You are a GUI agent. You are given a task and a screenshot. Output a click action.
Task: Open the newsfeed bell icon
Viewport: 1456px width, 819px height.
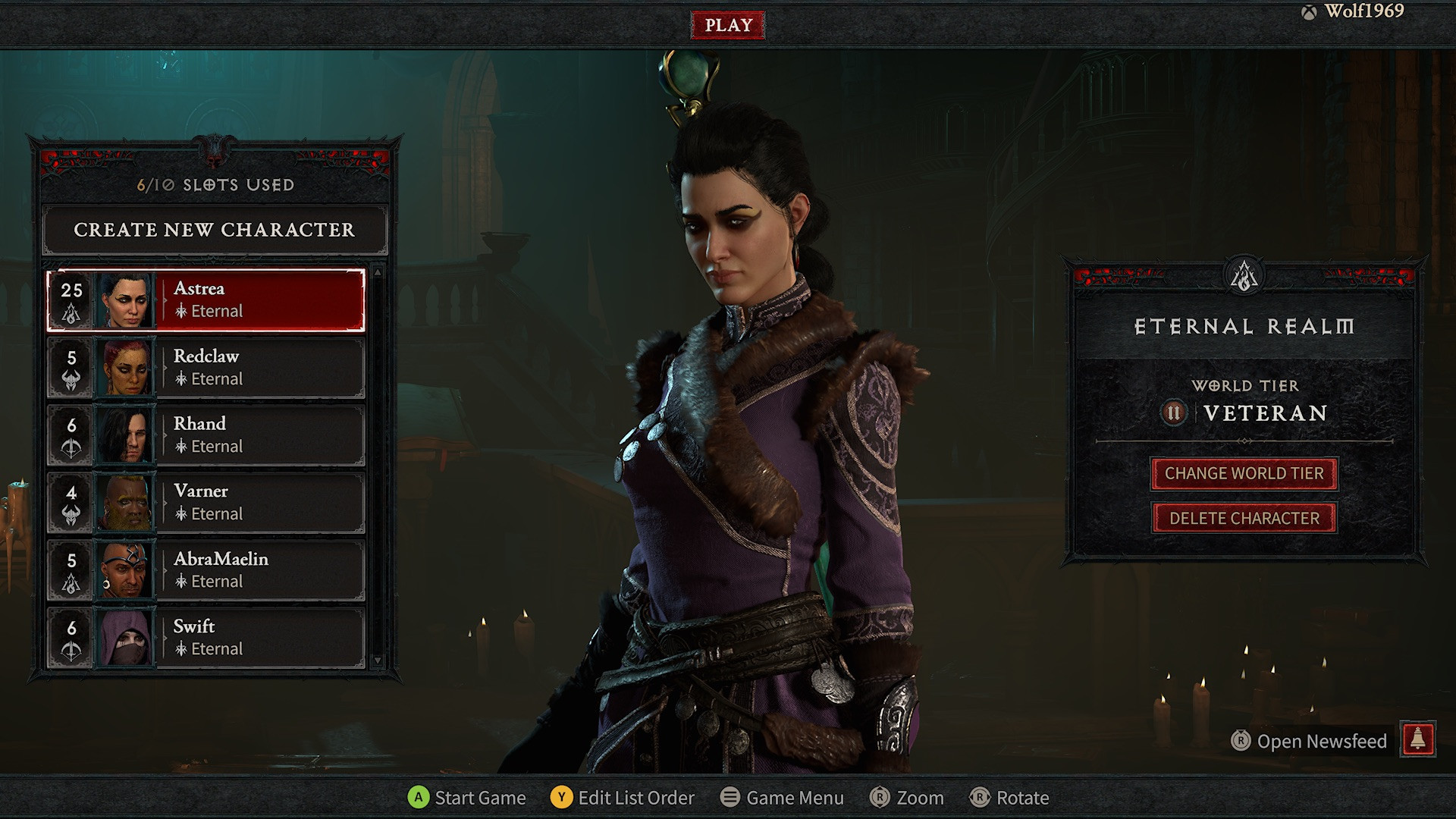coord(1418,739)
